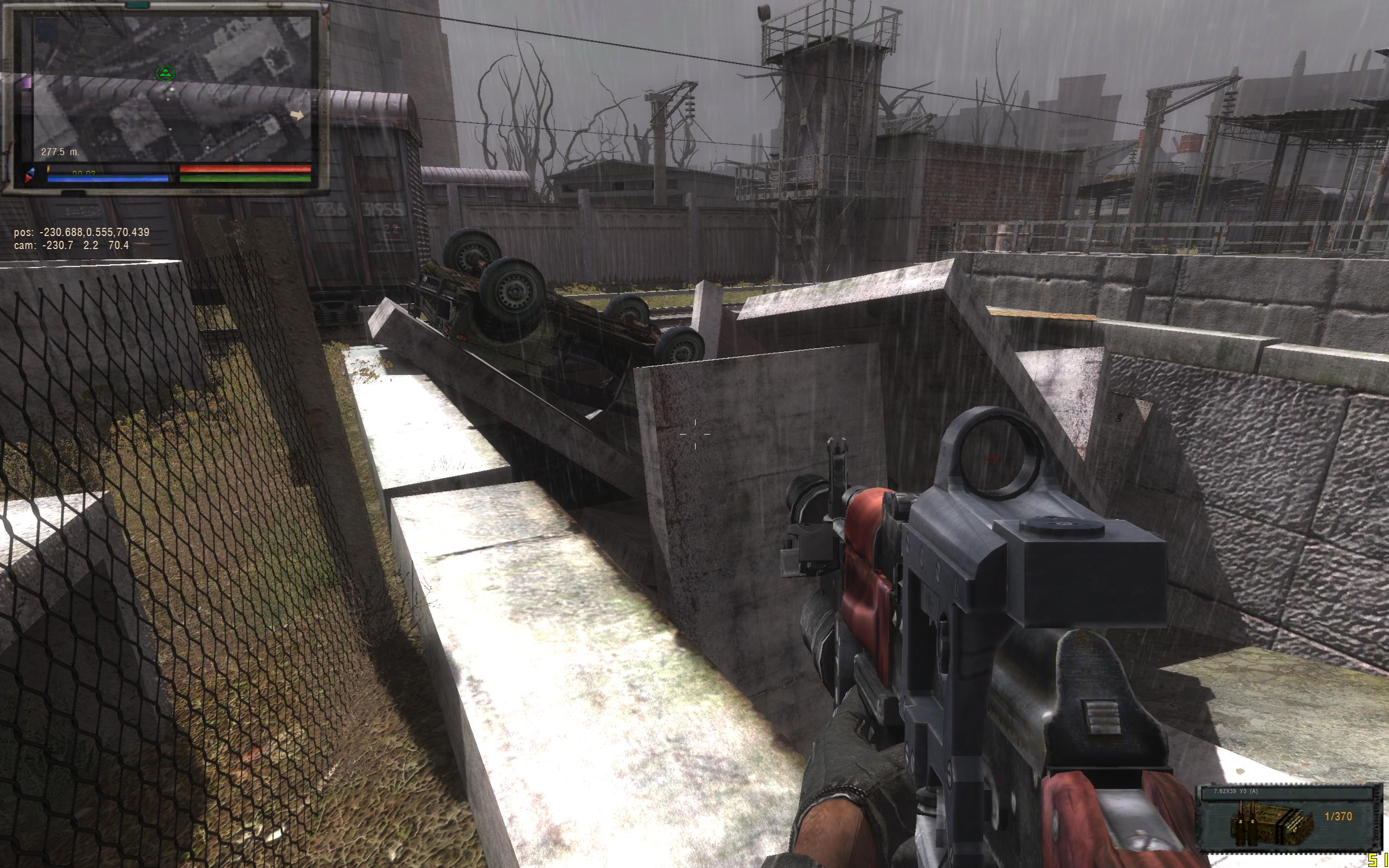The width and height of the screenshot is (1389, 868).
Task: Open the minimap in the PDA frame
Action: tap(172, 89)
